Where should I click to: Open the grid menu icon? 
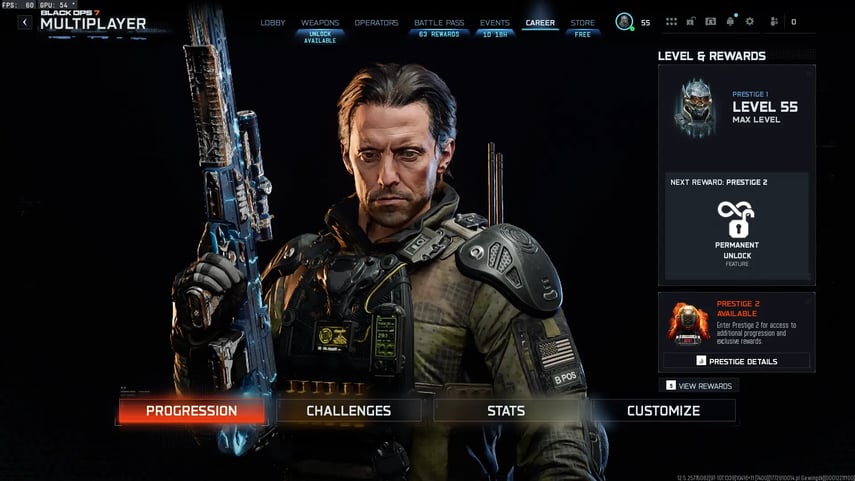click(671, 22)
